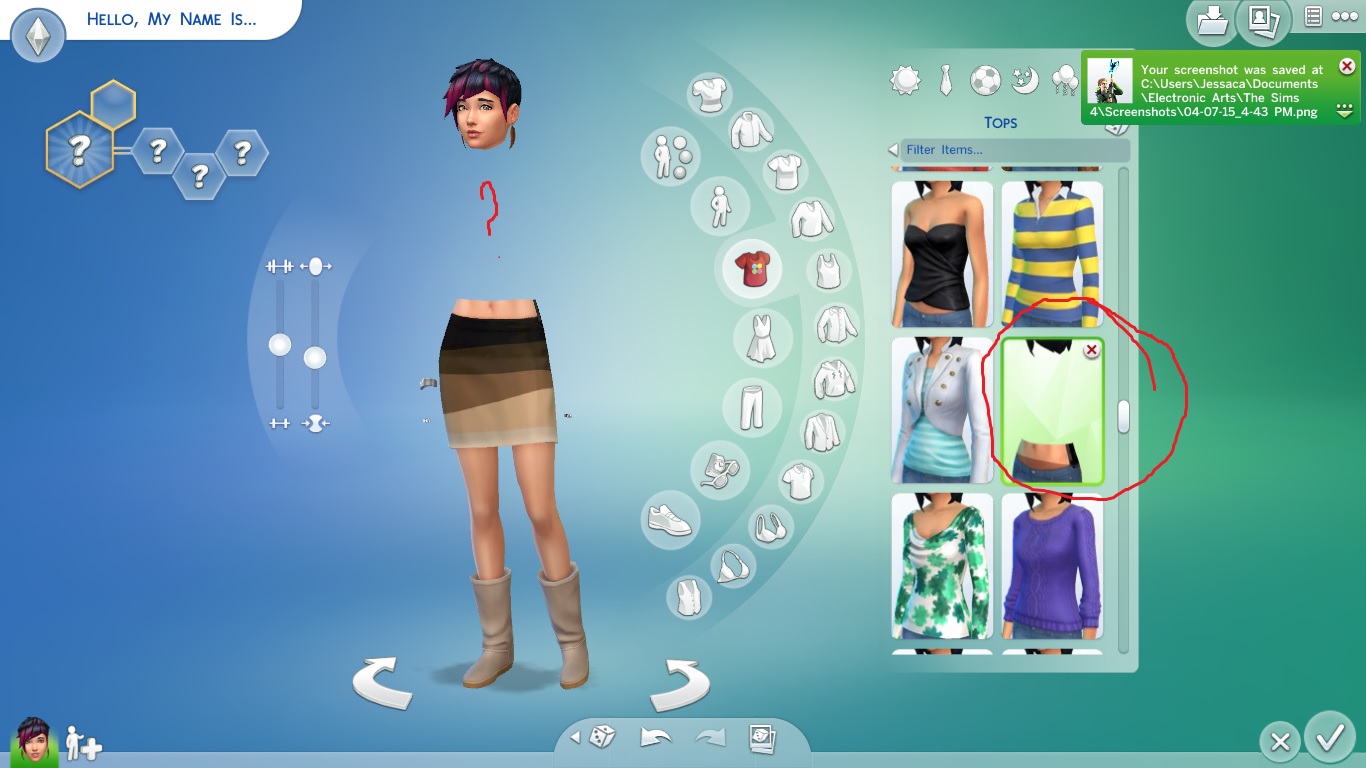
Task: Switch to head editing view
Action: point(669,158)
